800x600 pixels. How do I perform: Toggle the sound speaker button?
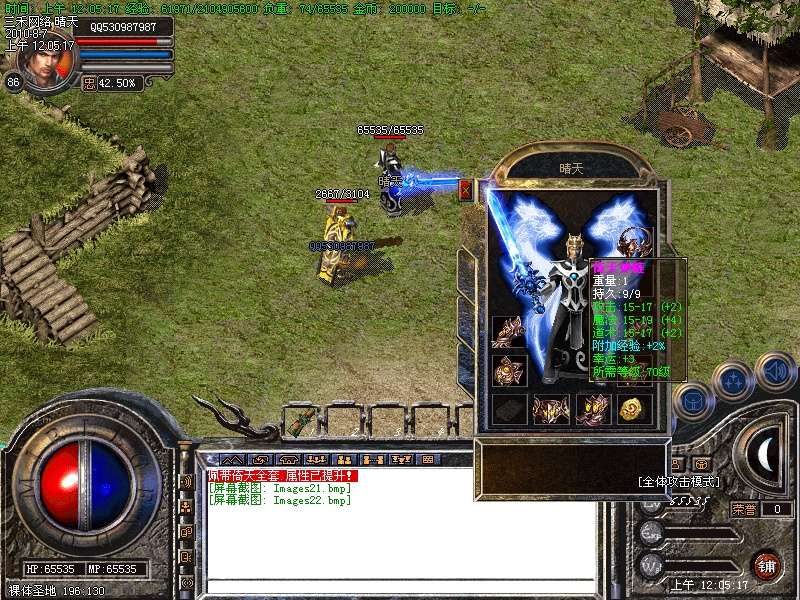click(776, 372)
